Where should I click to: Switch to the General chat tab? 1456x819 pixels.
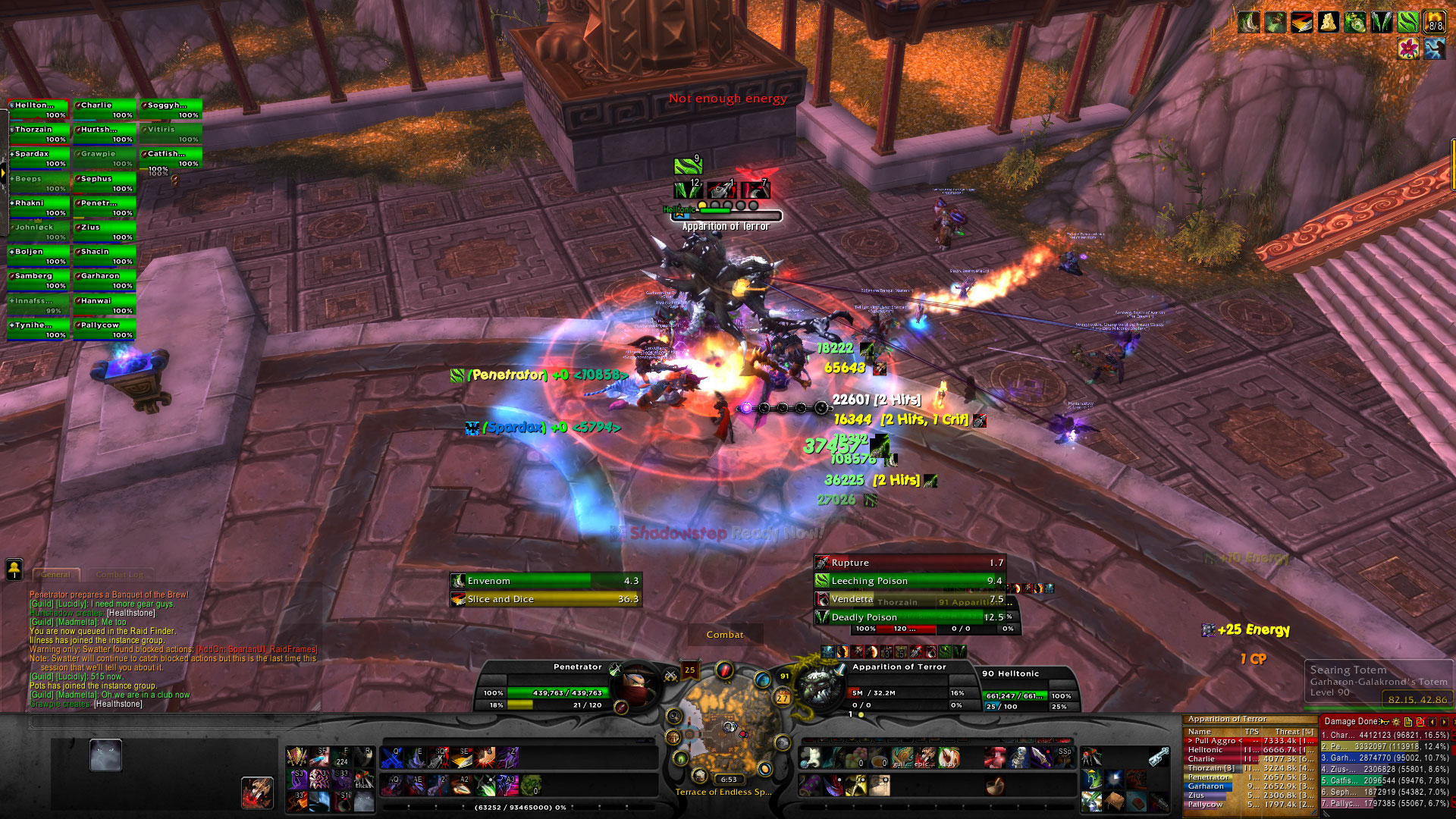56,575
